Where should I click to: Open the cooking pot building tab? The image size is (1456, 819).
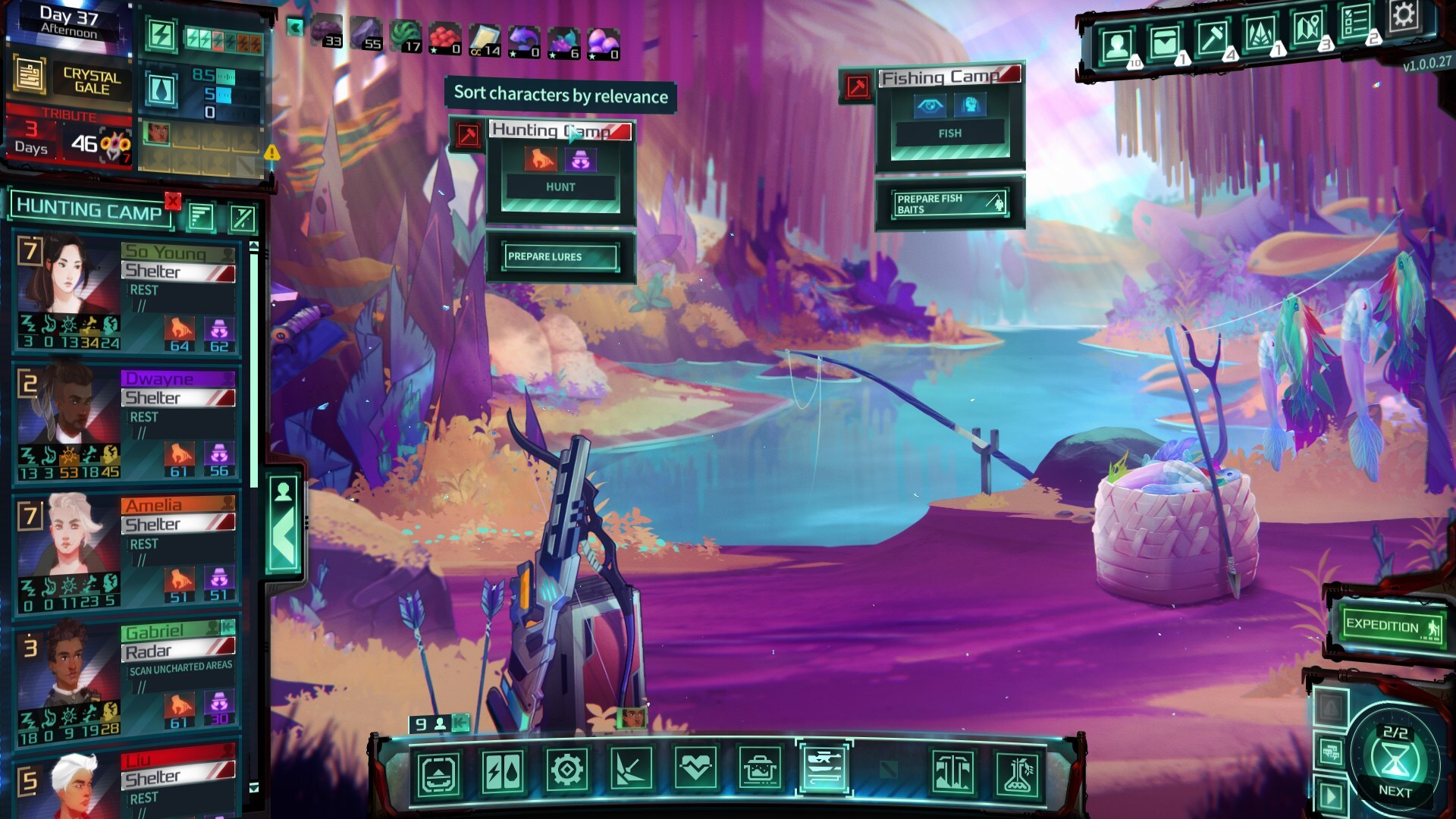(x=759, y=770)
